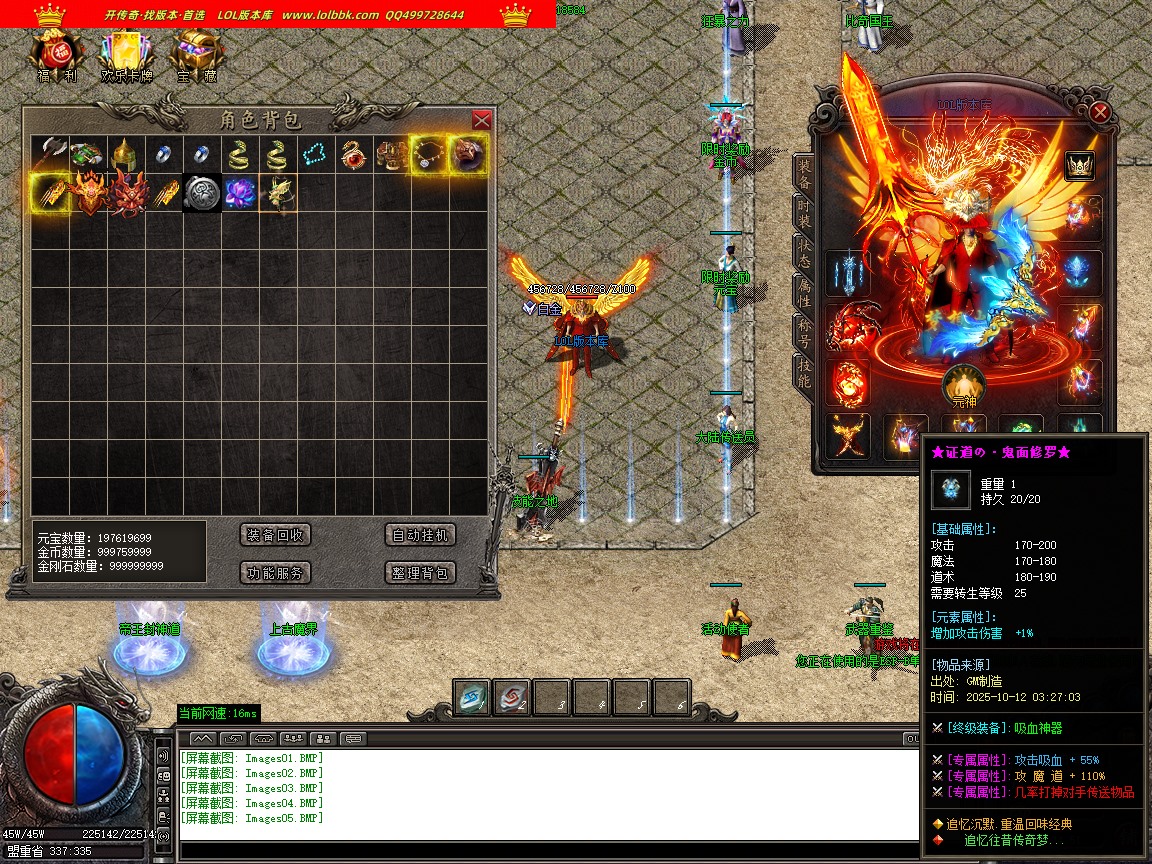Open the 宝藏 treasure chest icon
1152x864 pixels.
coord(196,54)
